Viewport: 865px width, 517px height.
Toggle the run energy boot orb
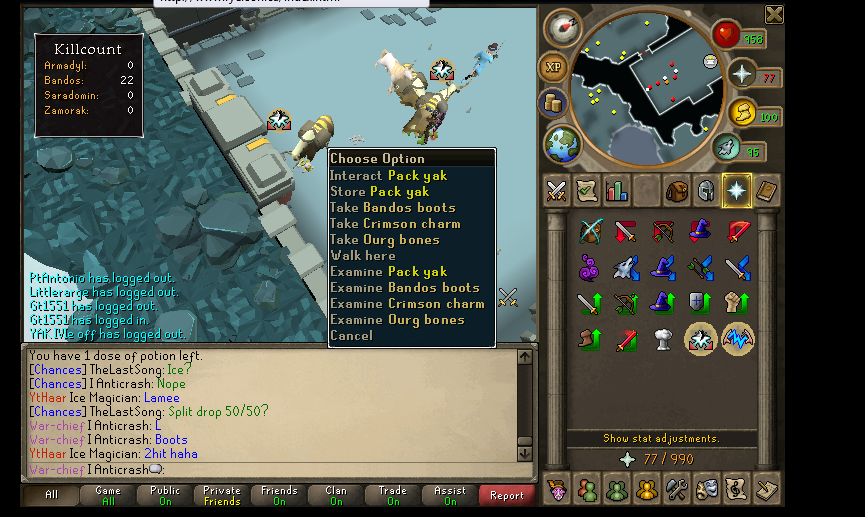coord(727,148)
